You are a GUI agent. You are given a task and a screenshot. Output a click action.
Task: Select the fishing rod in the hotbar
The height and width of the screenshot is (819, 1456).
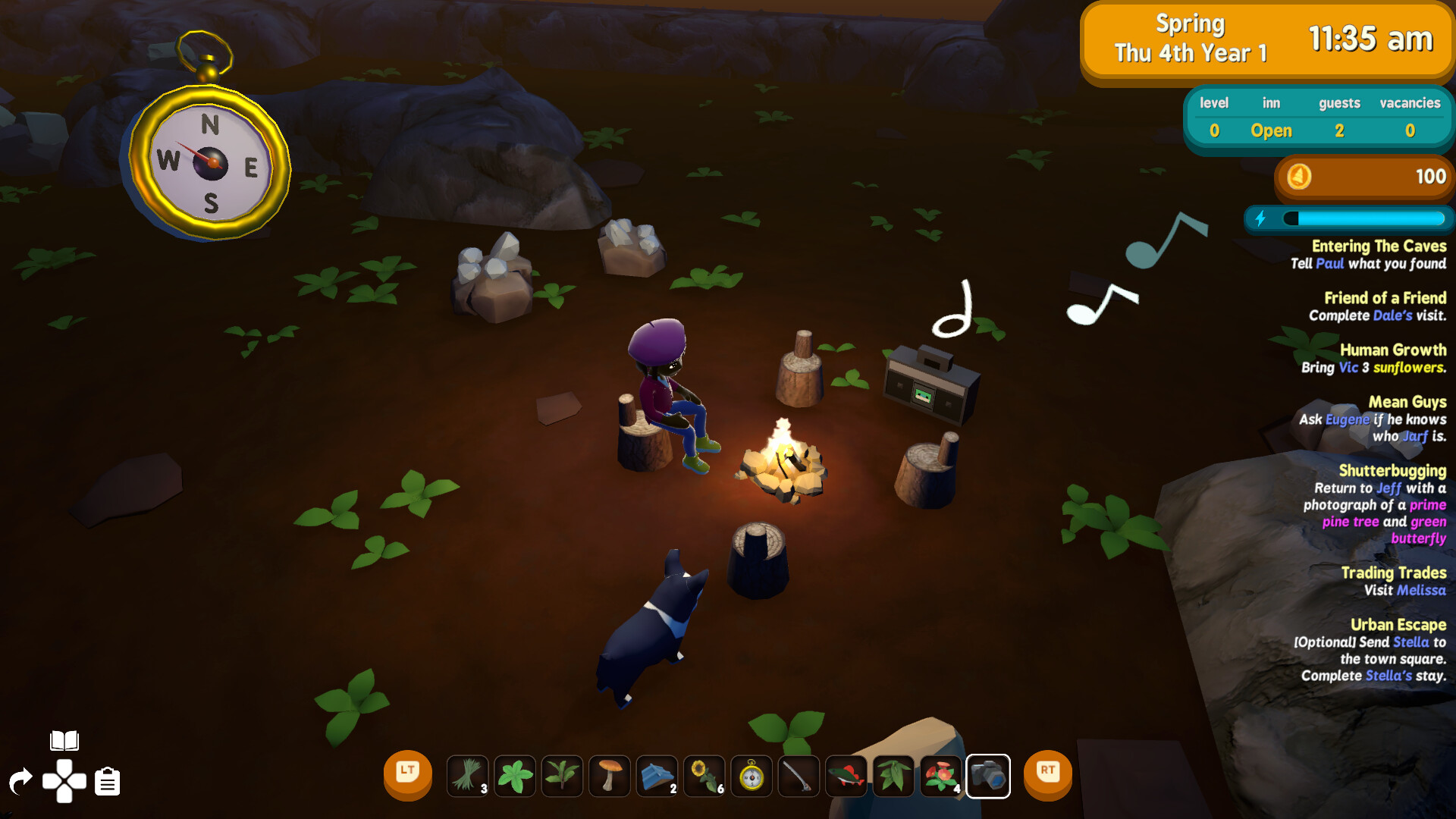point(799,777)
